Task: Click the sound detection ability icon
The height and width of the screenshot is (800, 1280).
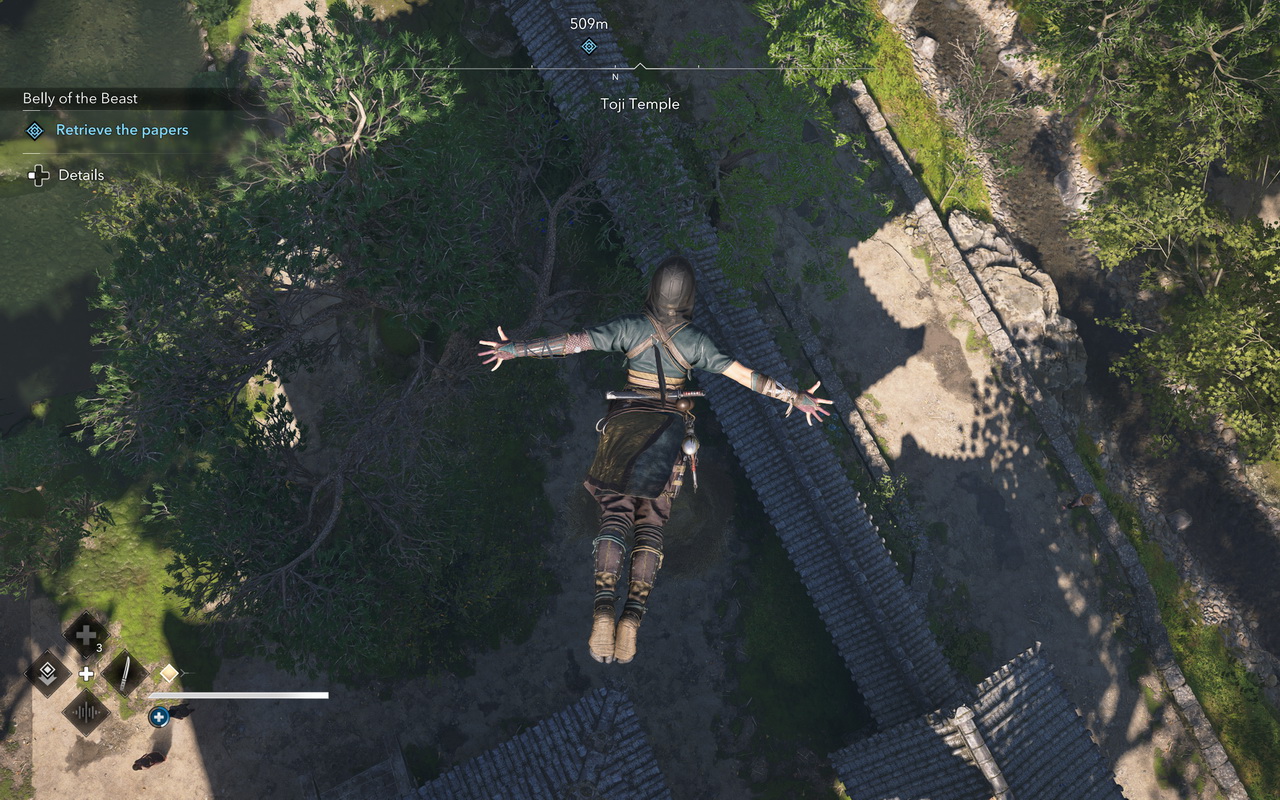Action: (x=88, y=710)
